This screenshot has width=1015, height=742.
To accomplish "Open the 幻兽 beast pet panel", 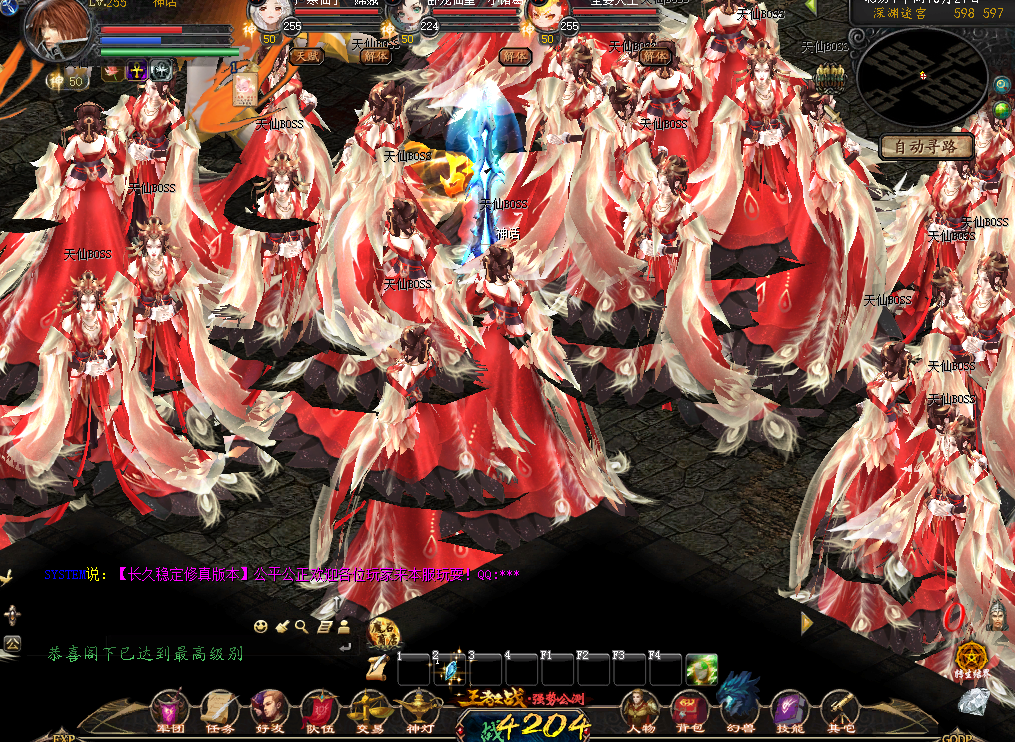I will pyautogui.click(x=740, y=702).
